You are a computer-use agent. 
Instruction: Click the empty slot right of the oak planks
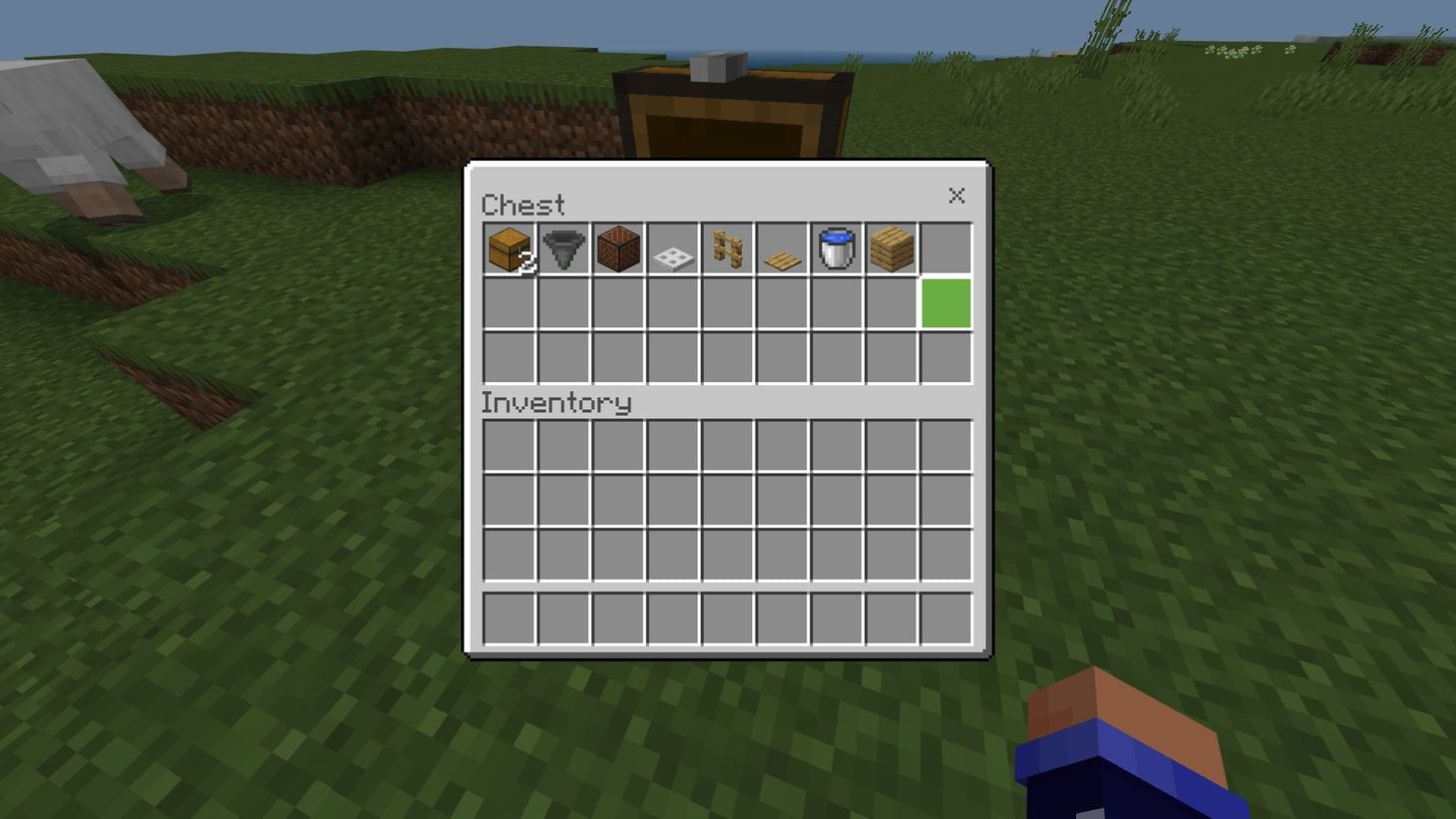[x=943, y=249]
